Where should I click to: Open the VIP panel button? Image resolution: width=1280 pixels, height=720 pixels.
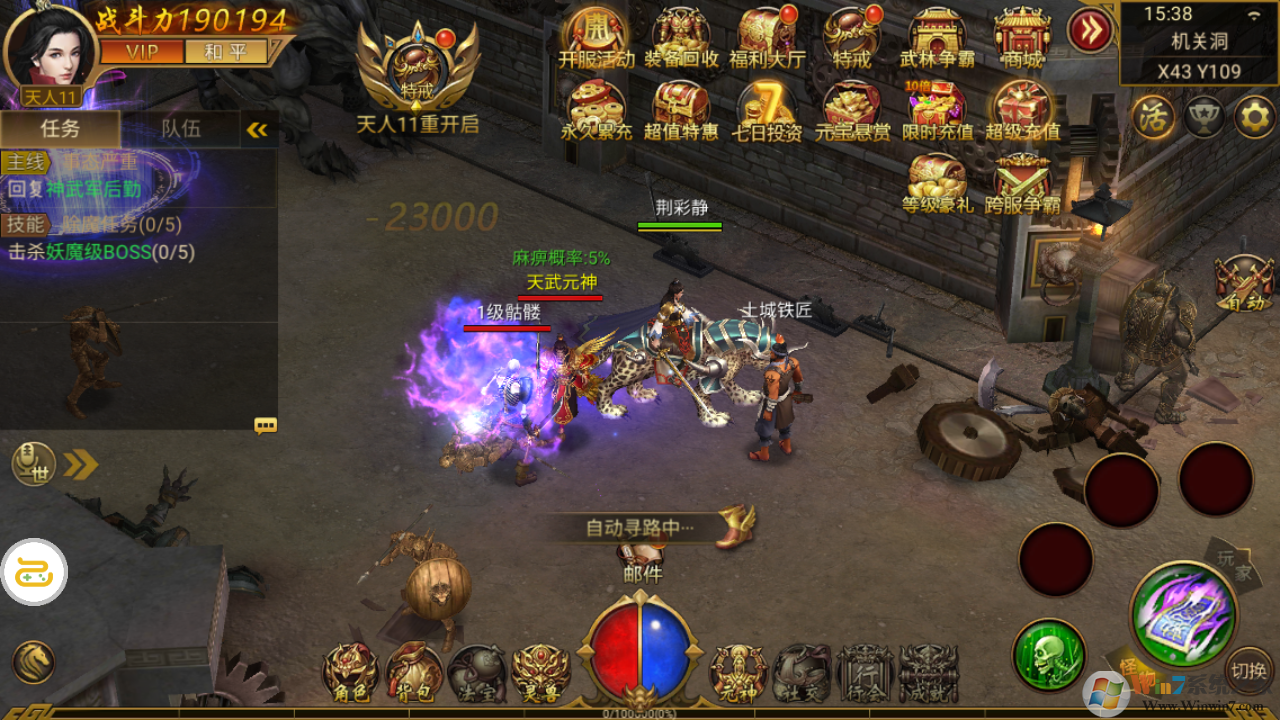click(x=141, y=52)
